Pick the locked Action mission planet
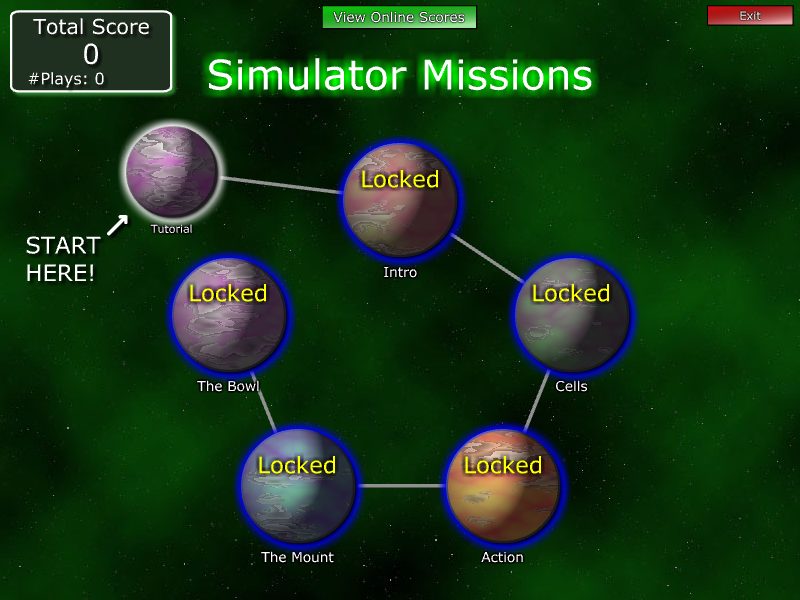The image size is (800, 600). pos(502,487)
